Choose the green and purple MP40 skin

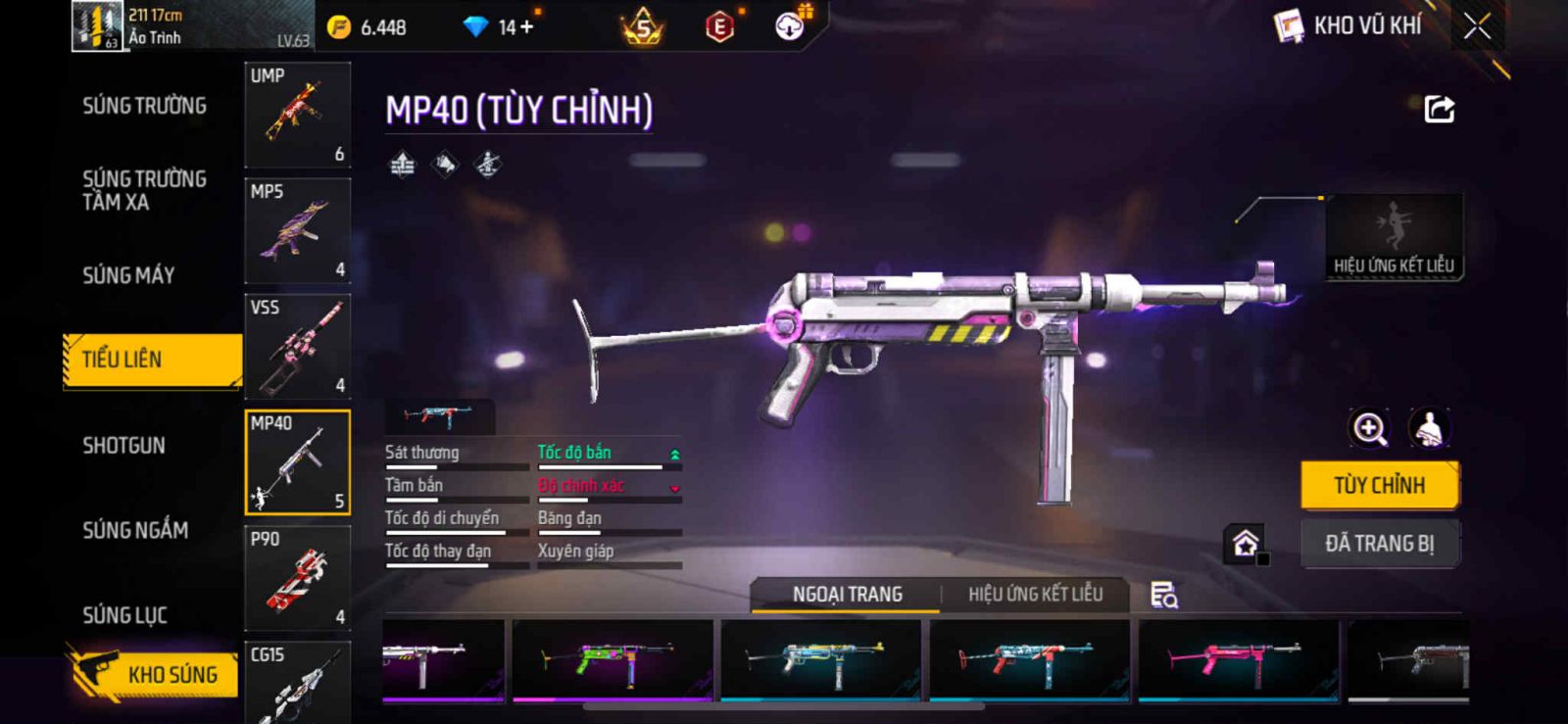(x=612, y=659)
